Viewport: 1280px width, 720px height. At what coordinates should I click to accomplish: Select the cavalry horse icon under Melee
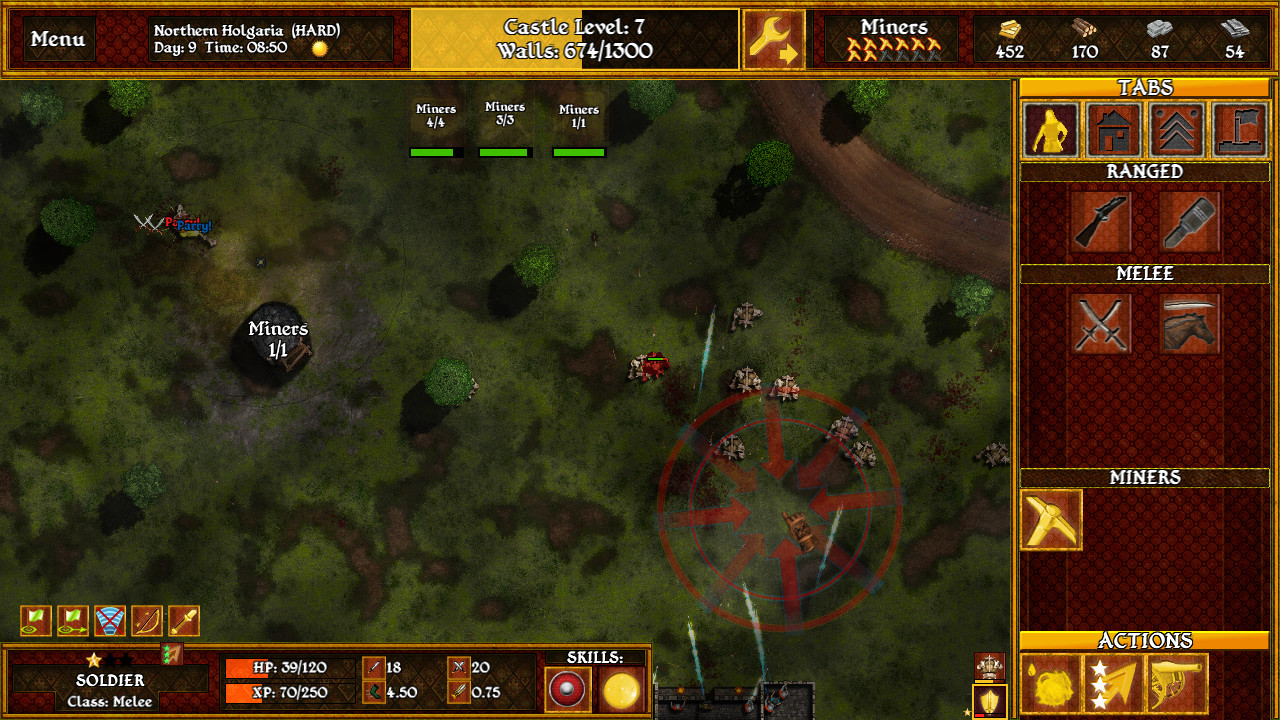click(x=1189, y=323)
